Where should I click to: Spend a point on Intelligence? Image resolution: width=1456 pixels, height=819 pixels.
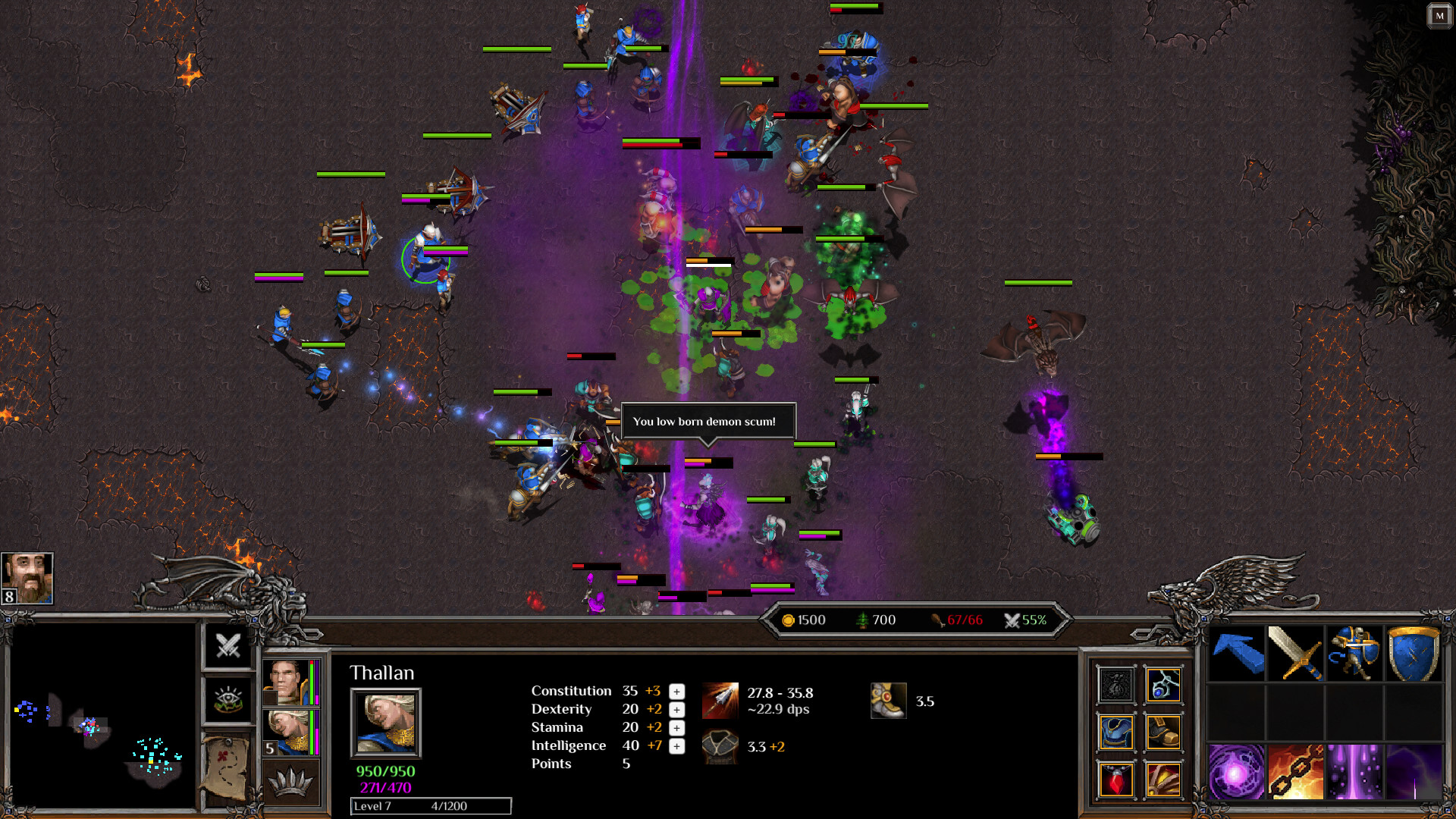pyautogui.click(x=675, y=746)
